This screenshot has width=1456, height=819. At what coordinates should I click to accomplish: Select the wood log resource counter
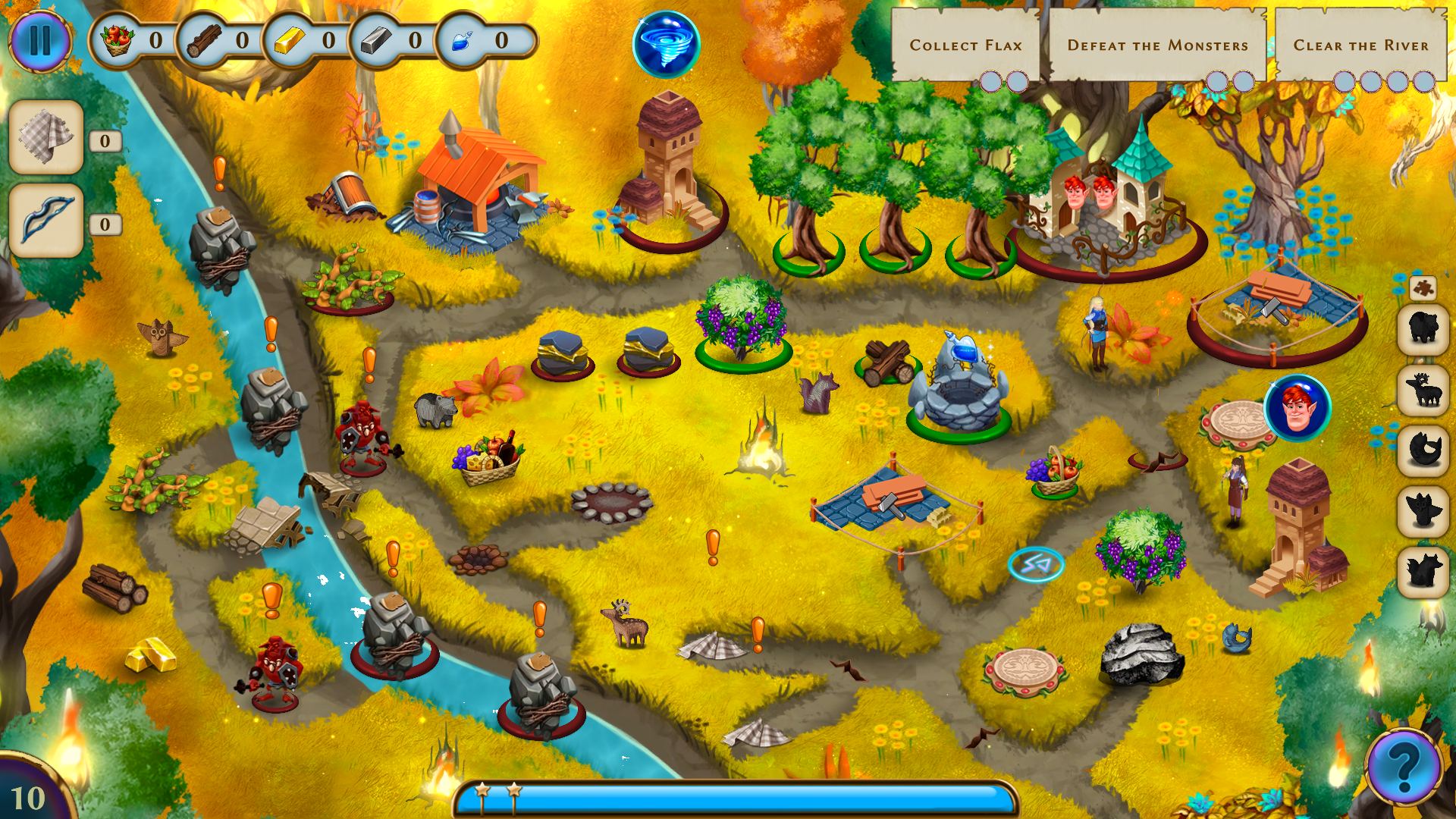coord(203,38)
